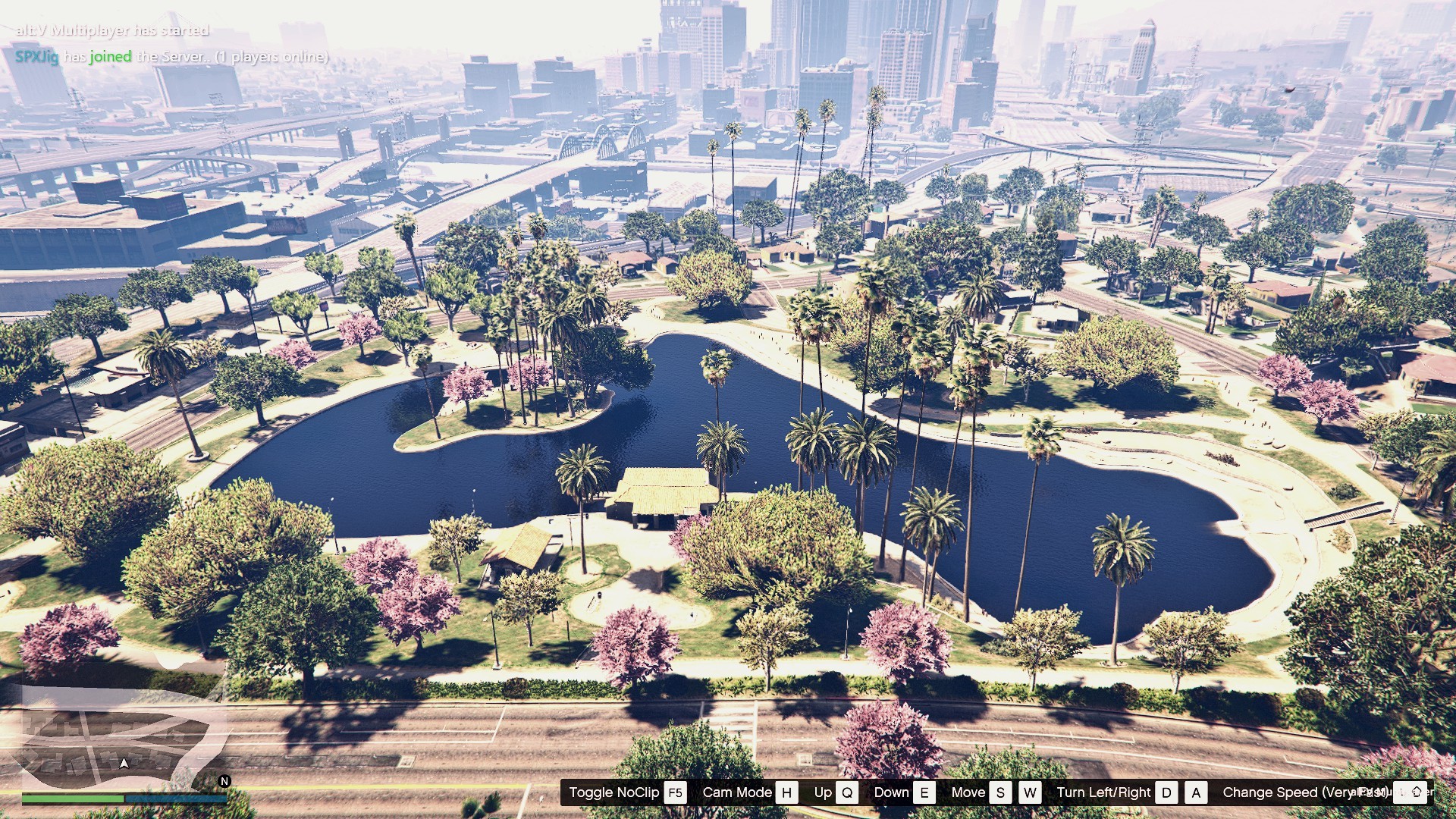Click the north marker on the minimap
1456x819 pixels.
[x=224, y=780]
